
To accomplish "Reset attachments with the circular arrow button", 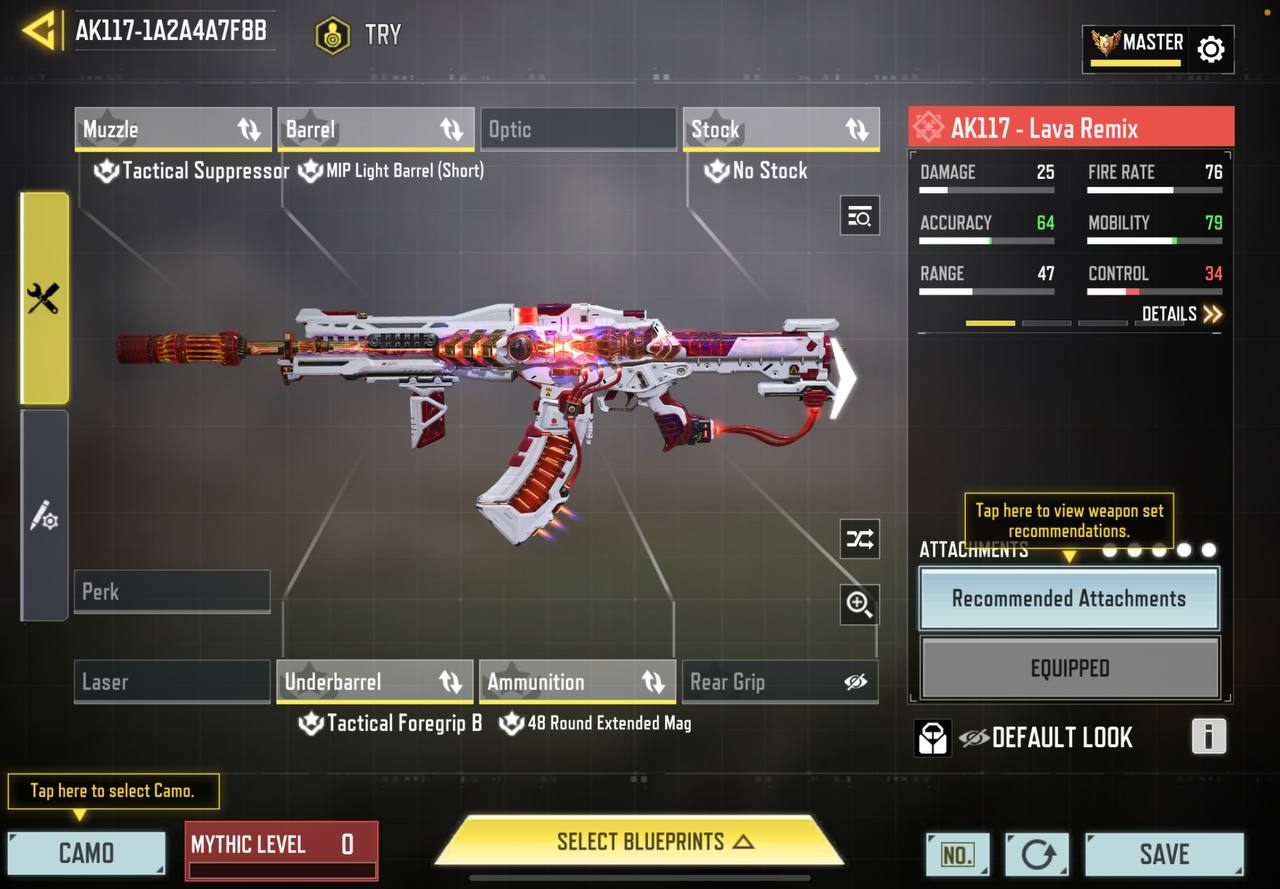I will coord(1037,854).
